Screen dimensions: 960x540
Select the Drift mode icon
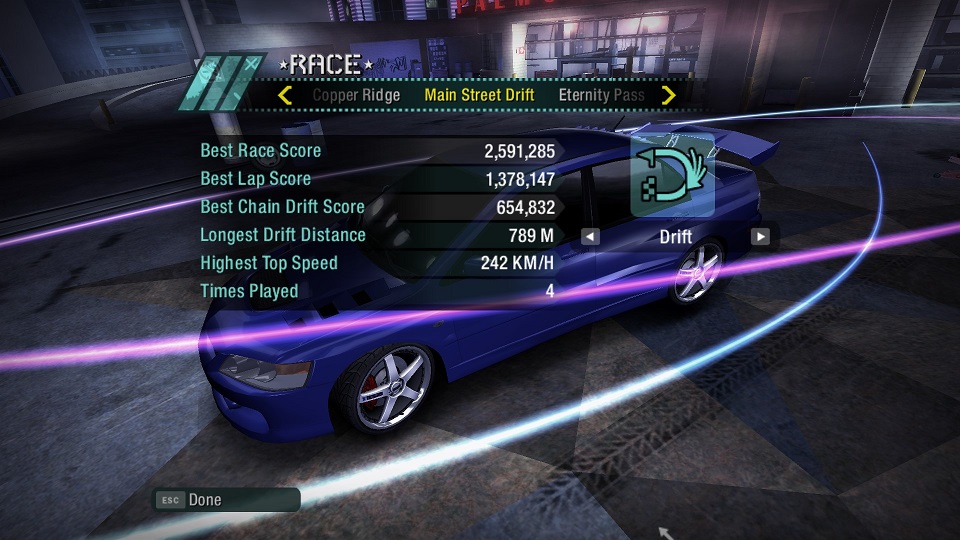pyautogui.click(x=672, y=175)
